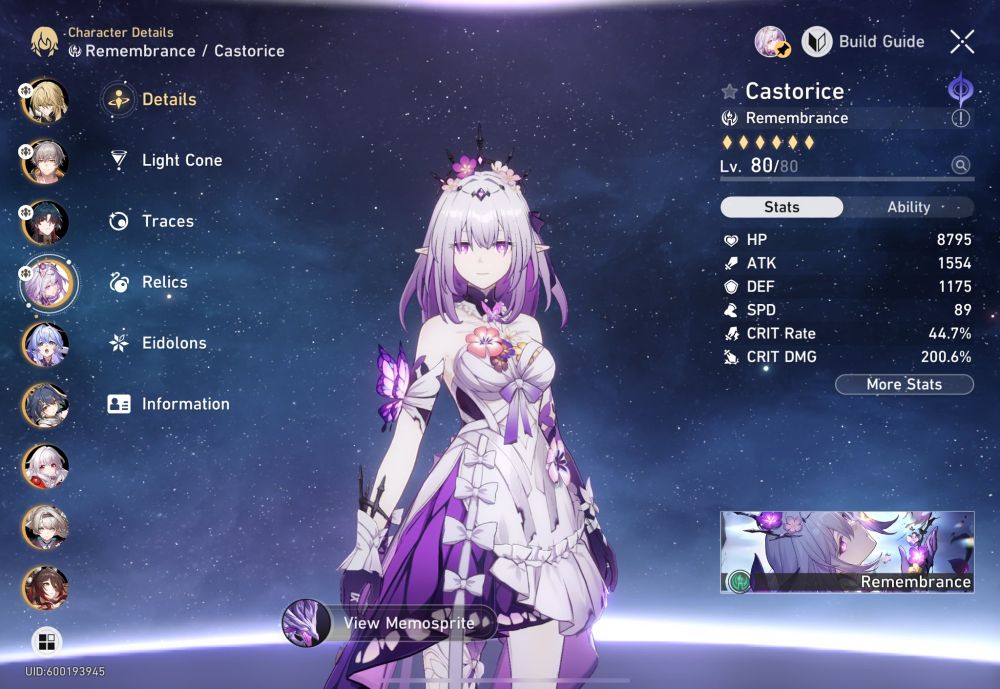Screen dimensions: 1000x689
Task: Open the Build Guide
Action: tap(864, 42)
